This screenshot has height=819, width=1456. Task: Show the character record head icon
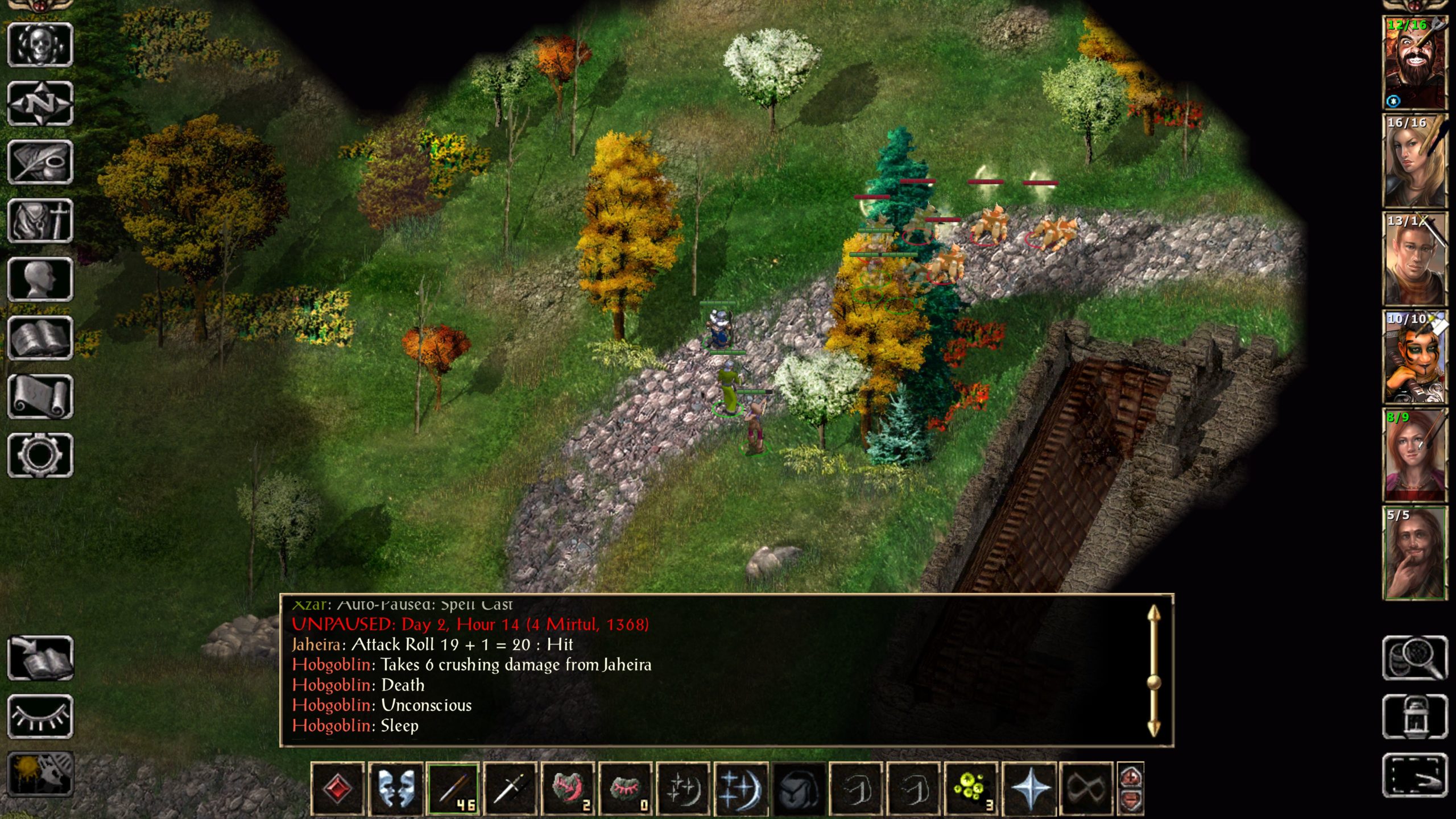tap(40, 279)
